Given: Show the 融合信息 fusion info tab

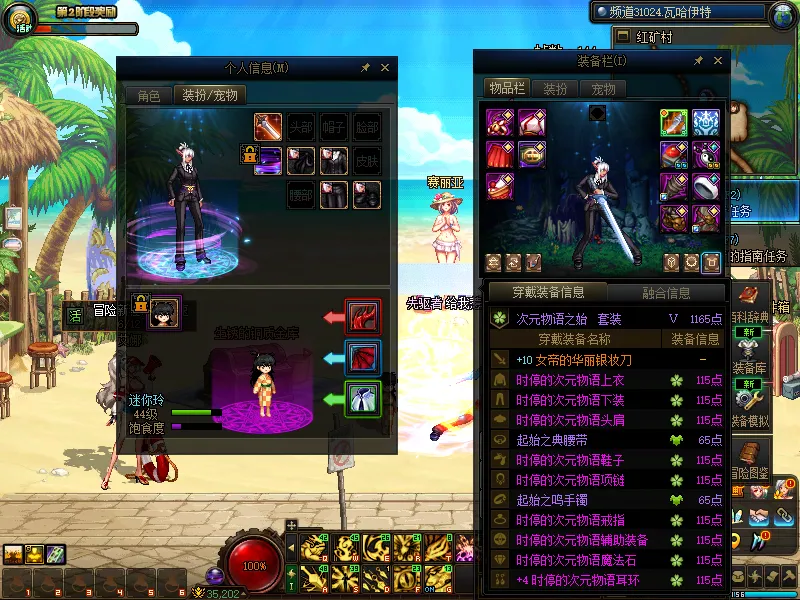Looking at the screenshot, I should (665, 293).
